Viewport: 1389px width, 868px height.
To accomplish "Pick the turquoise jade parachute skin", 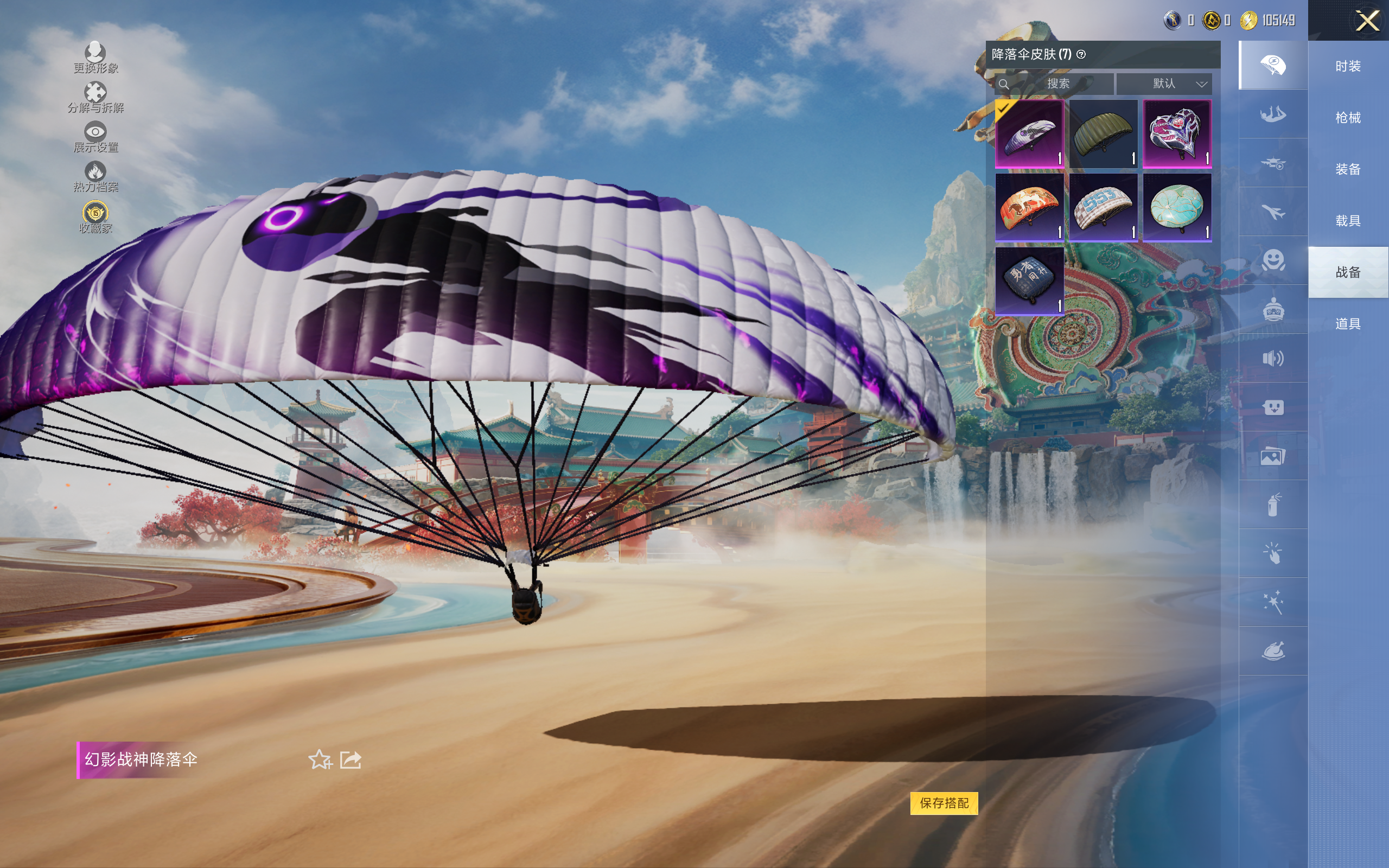I will coord(1177,208).
